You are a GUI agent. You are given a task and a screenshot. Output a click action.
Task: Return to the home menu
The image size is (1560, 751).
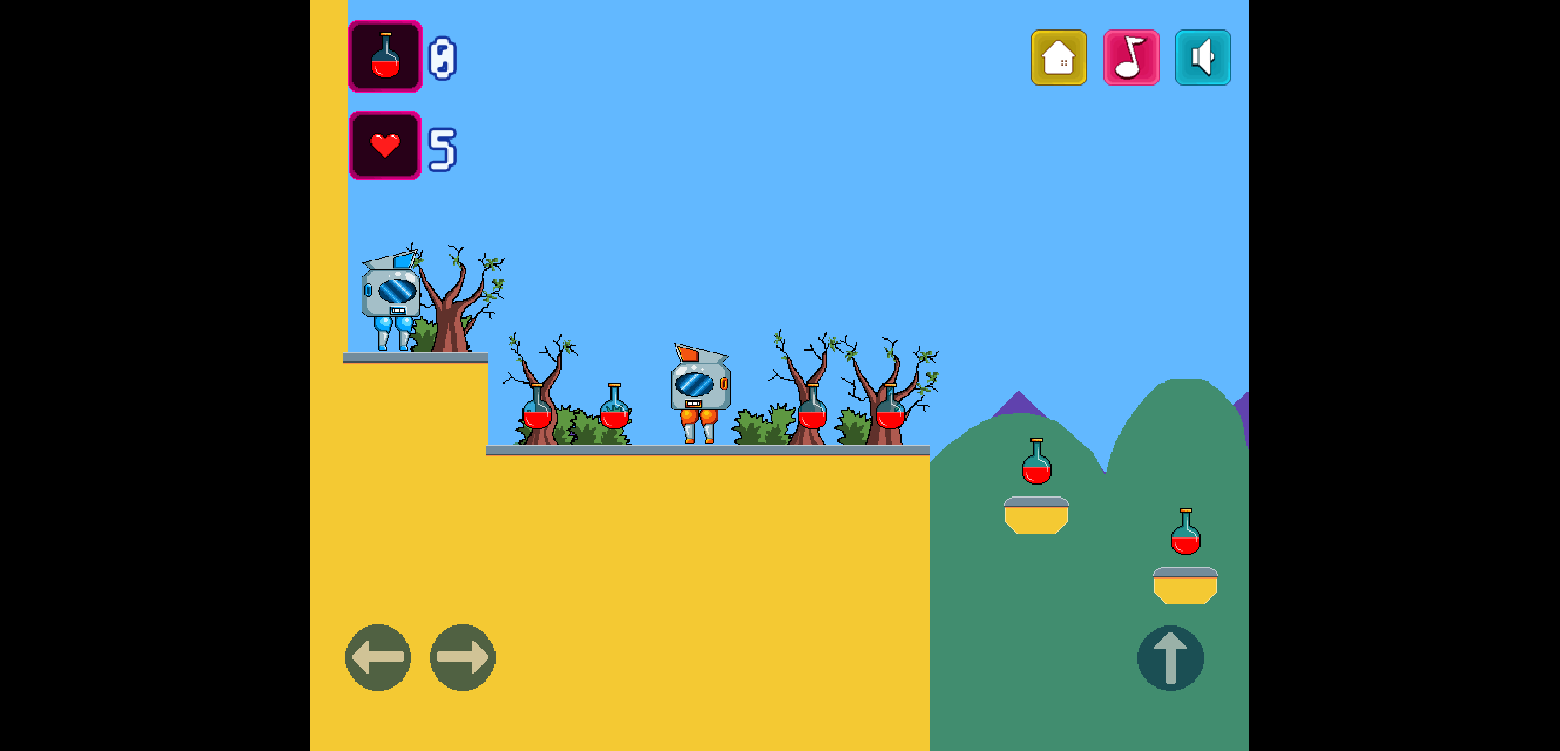tap(1059, 58)
